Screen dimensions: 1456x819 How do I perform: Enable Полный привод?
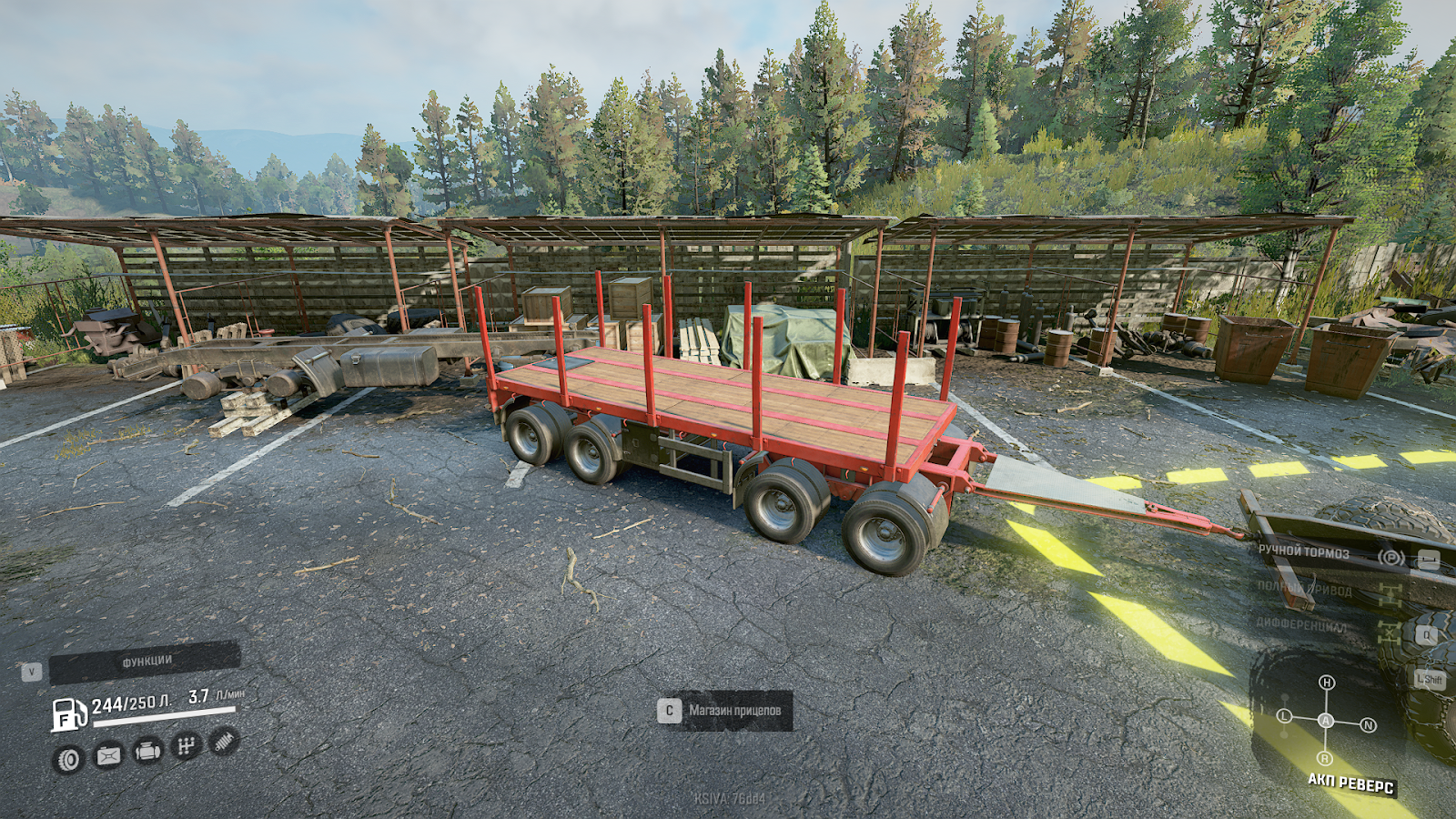tap(1304, 590)
